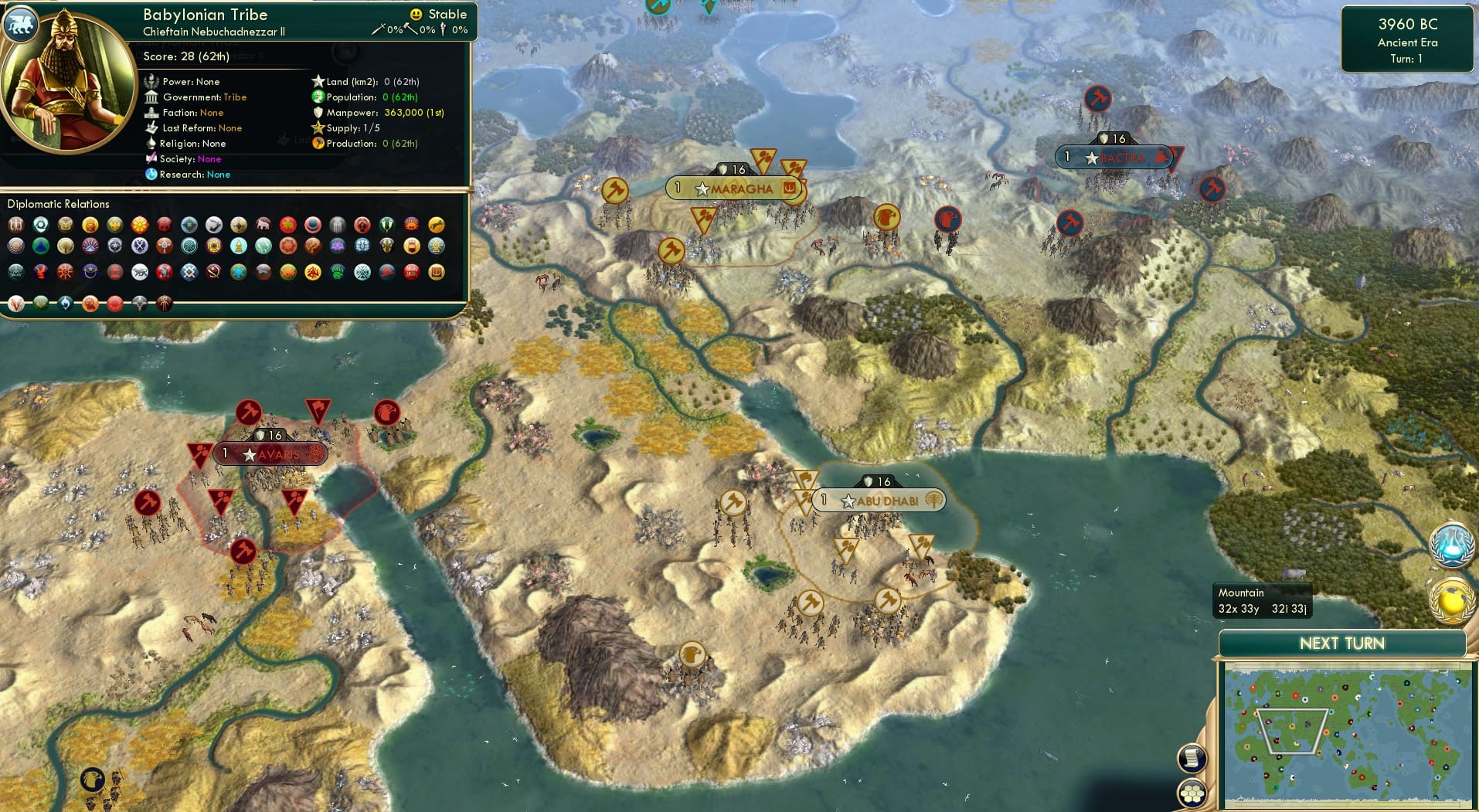Viewport: 1479px width, 812px height.
Task: Click the Supply star icon
Action: coord(318,127)
